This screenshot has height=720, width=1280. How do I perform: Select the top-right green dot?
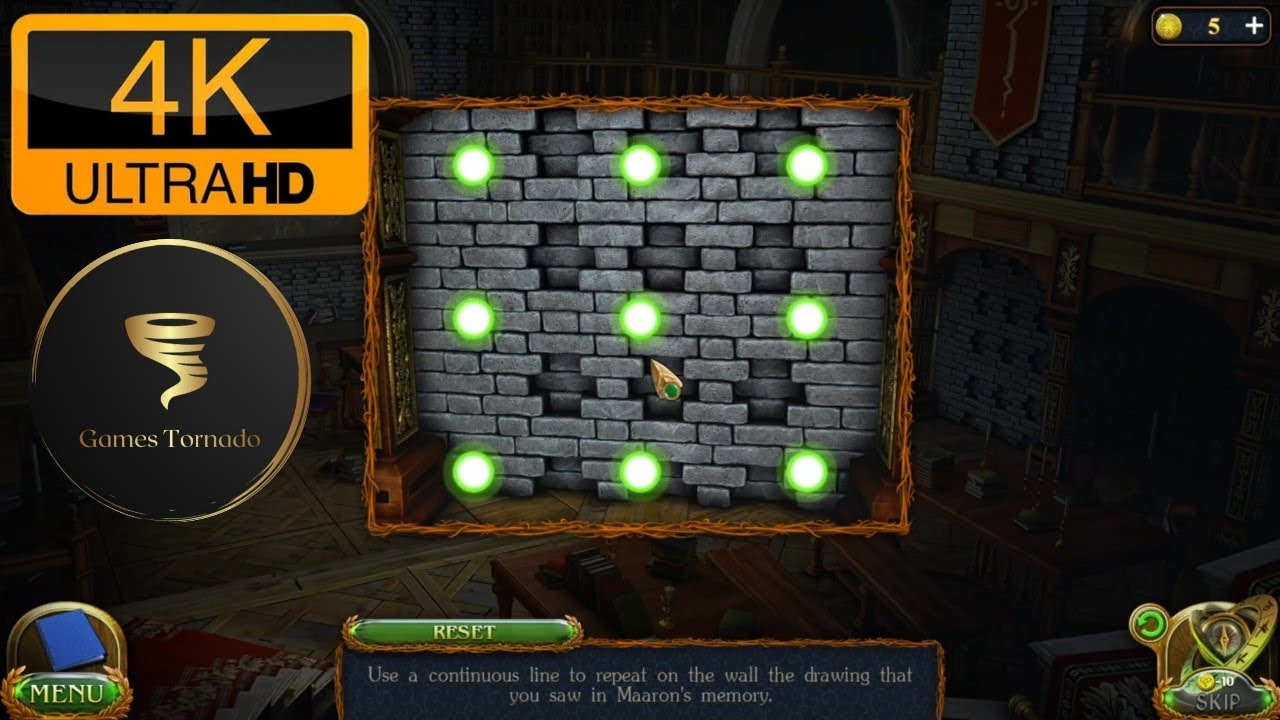pos(806,164)
